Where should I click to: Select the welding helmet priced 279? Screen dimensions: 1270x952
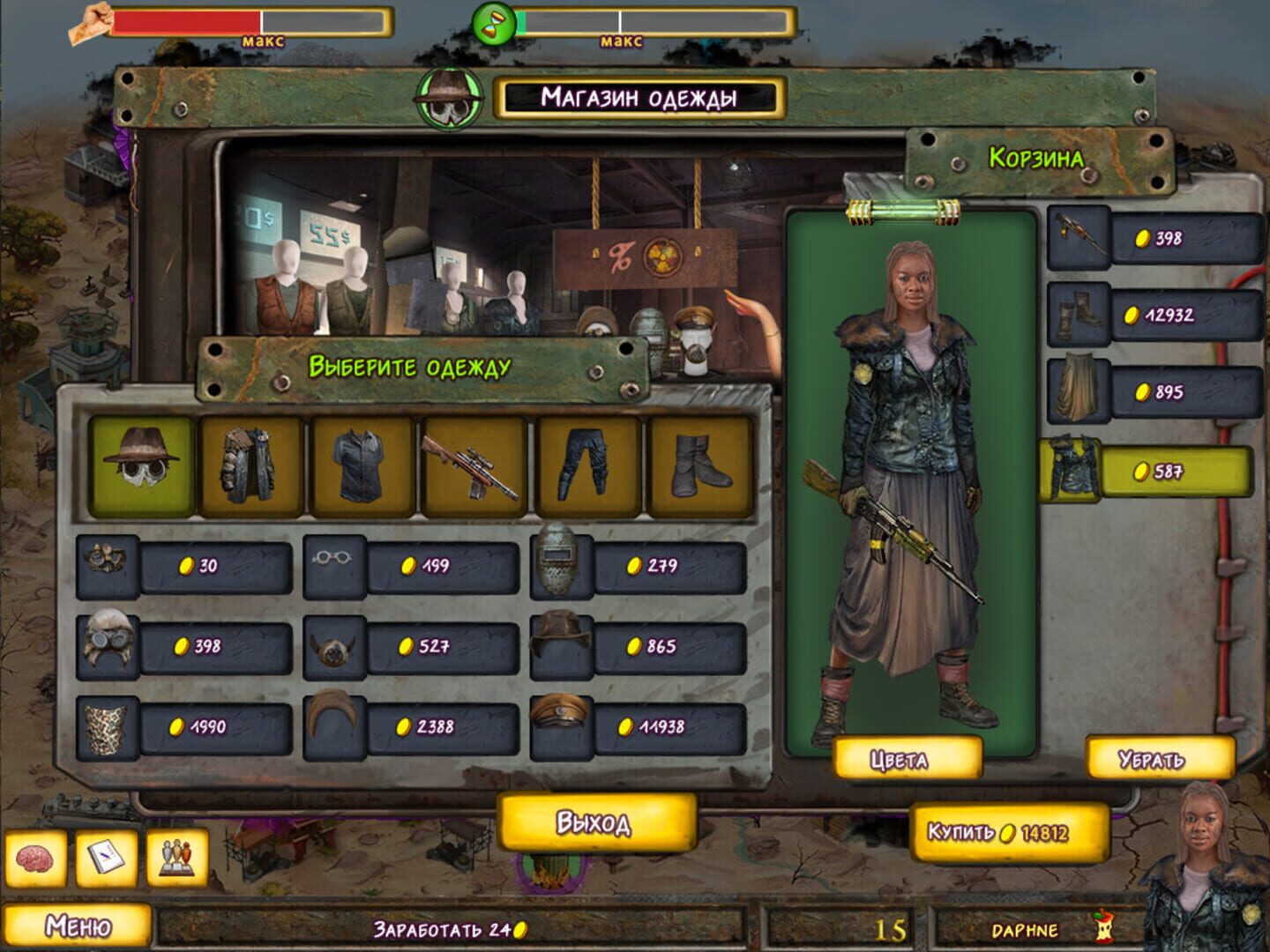[558, 562]
